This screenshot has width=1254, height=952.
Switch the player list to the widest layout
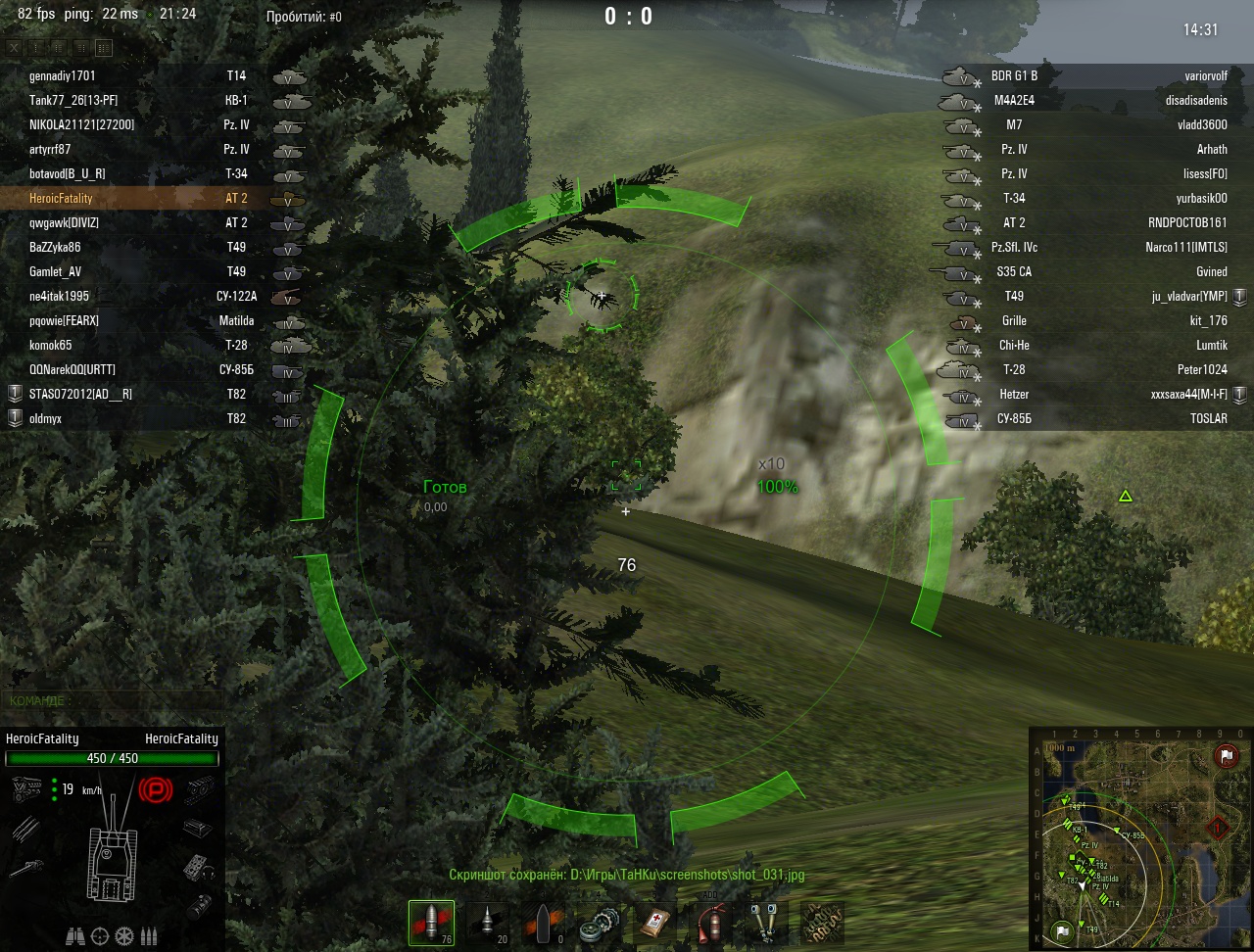103,47
